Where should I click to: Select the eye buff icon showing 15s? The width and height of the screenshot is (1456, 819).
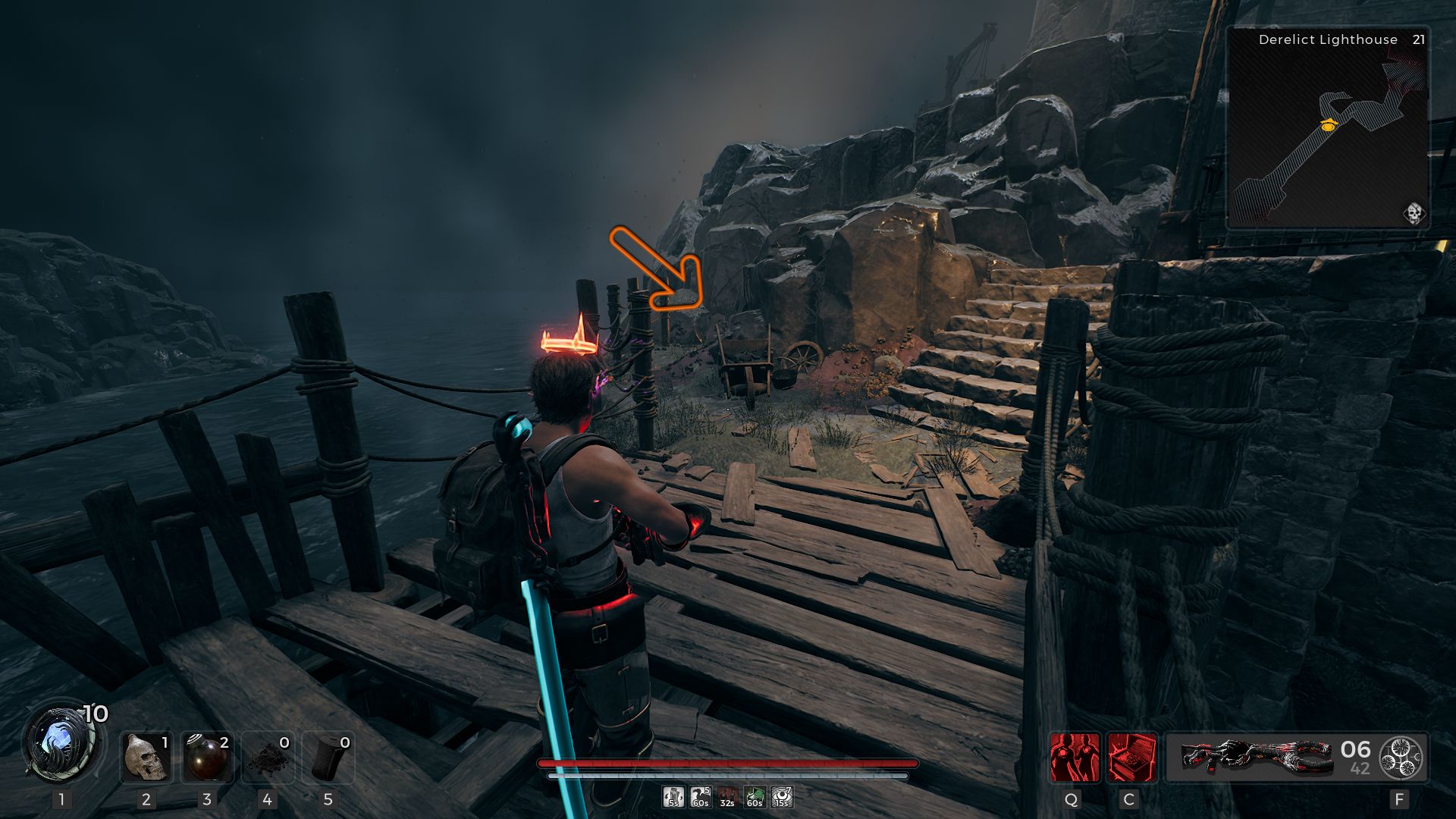pos(780,796)
